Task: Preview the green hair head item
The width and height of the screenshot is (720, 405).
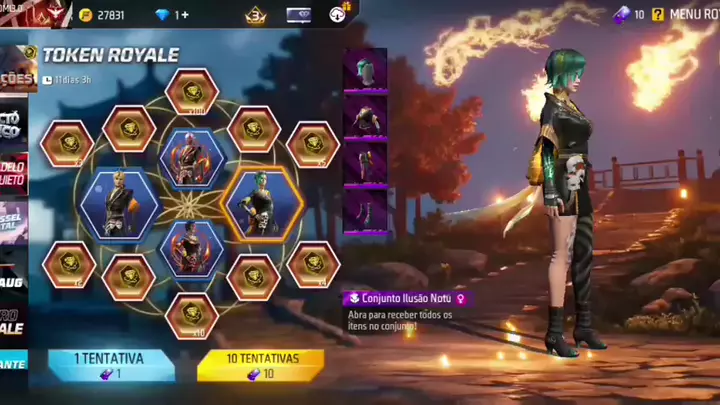Action: click(x=365, y=70)
